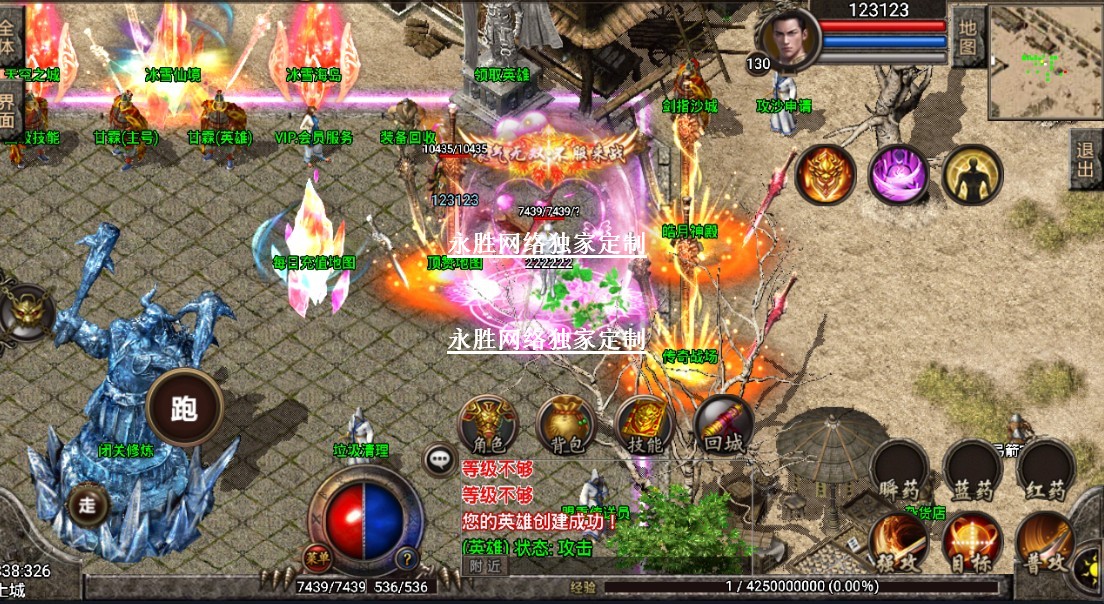Use the purple vortex skill icon
Image resolution: width=1104 pixels, height=604 pixels.
pos(898,175)
